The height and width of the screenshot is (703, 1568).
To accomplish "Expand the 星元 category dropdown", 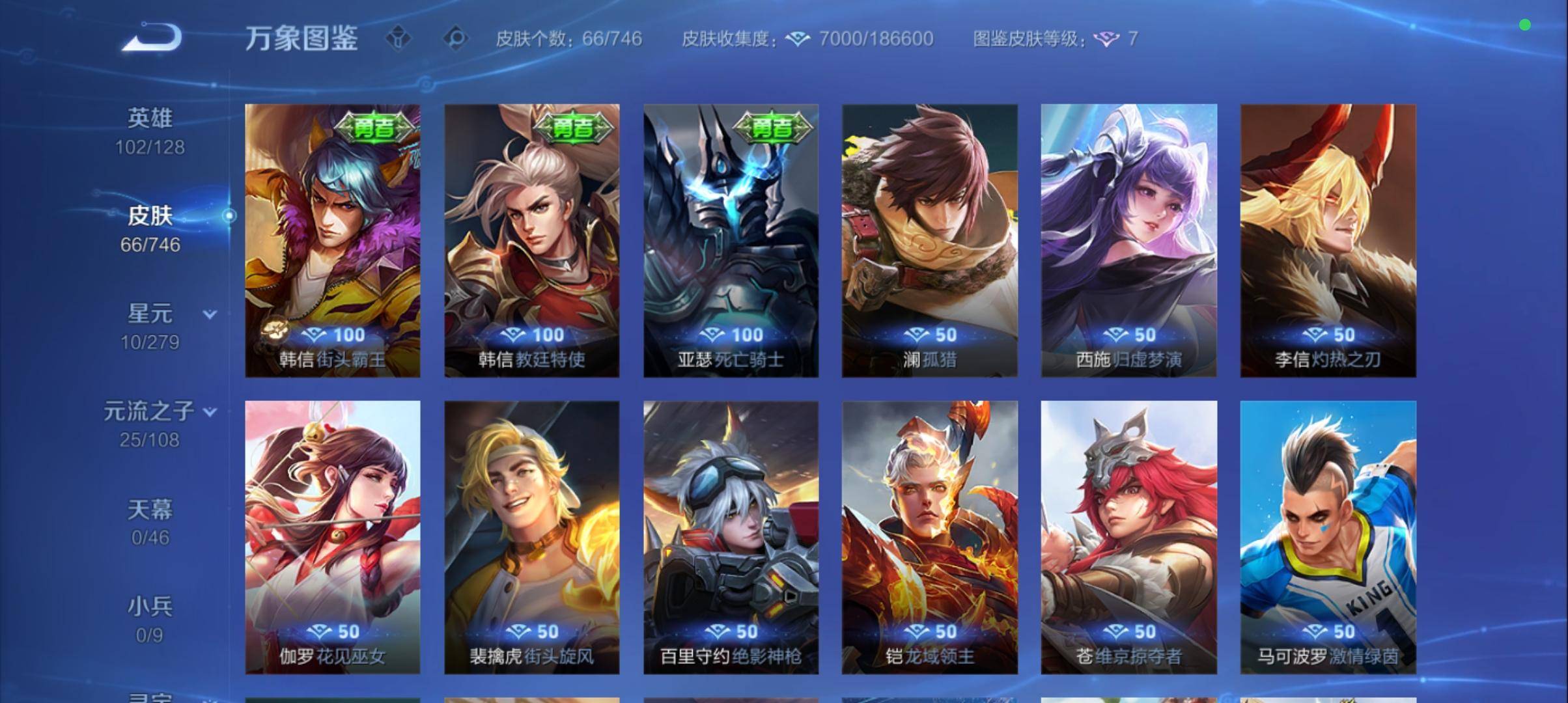I will point(210,314).
